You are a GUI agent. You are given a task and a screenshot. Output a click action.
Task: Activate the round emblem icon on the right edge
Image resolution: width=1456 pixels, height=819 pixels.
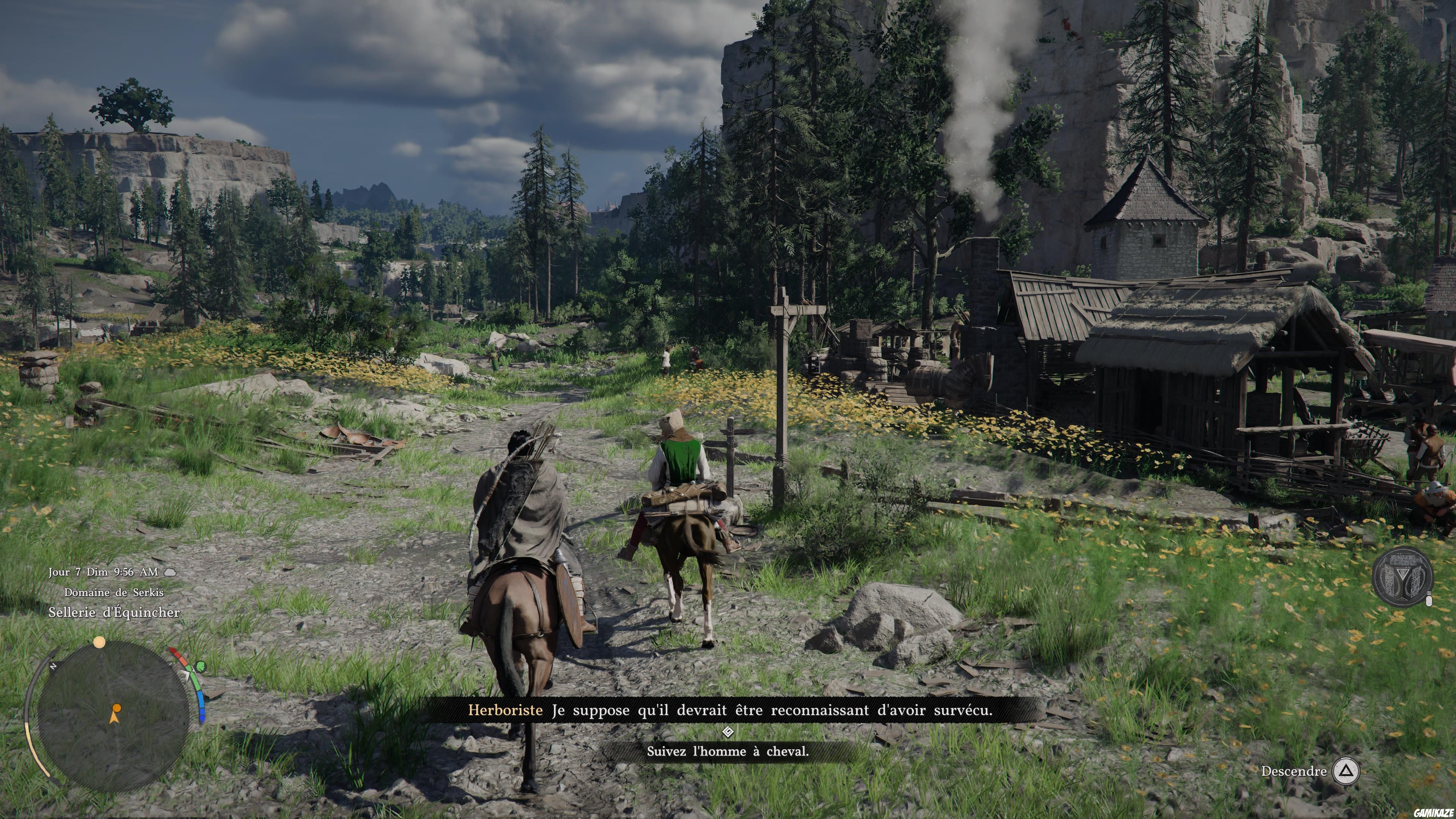coord(1402,577)
